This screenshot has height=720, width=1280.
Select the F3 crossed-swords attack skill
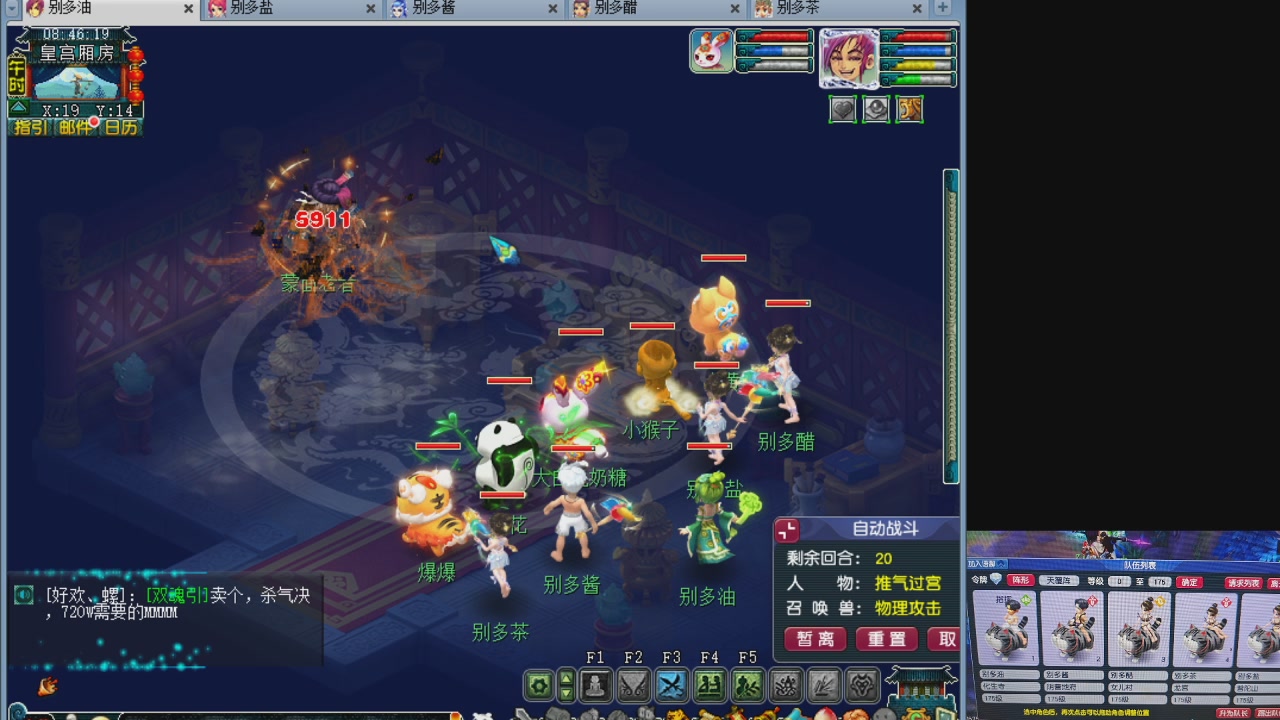tap(672, 684)
